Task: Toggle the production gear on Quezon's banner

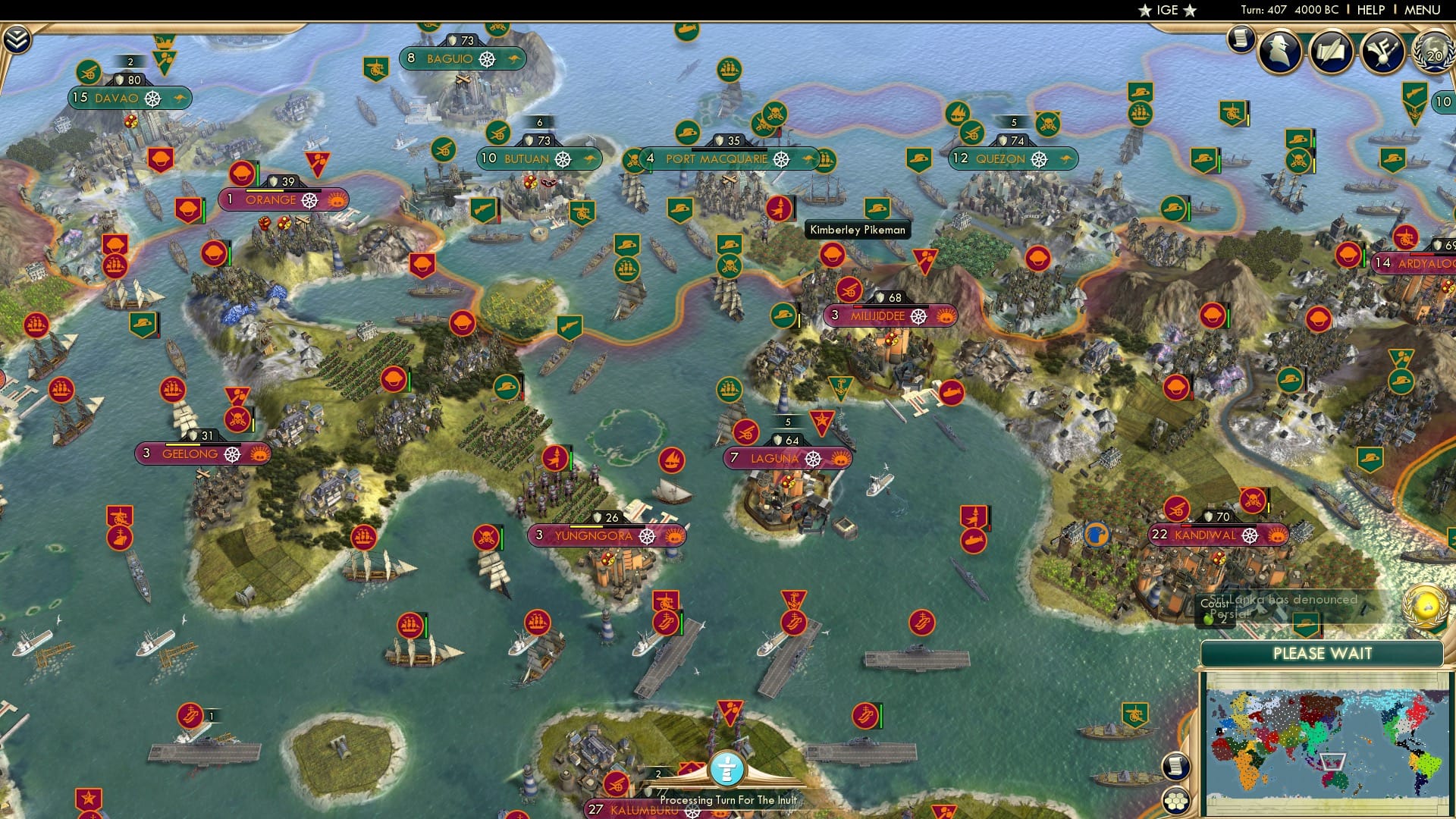Action: click(1039, 159)
